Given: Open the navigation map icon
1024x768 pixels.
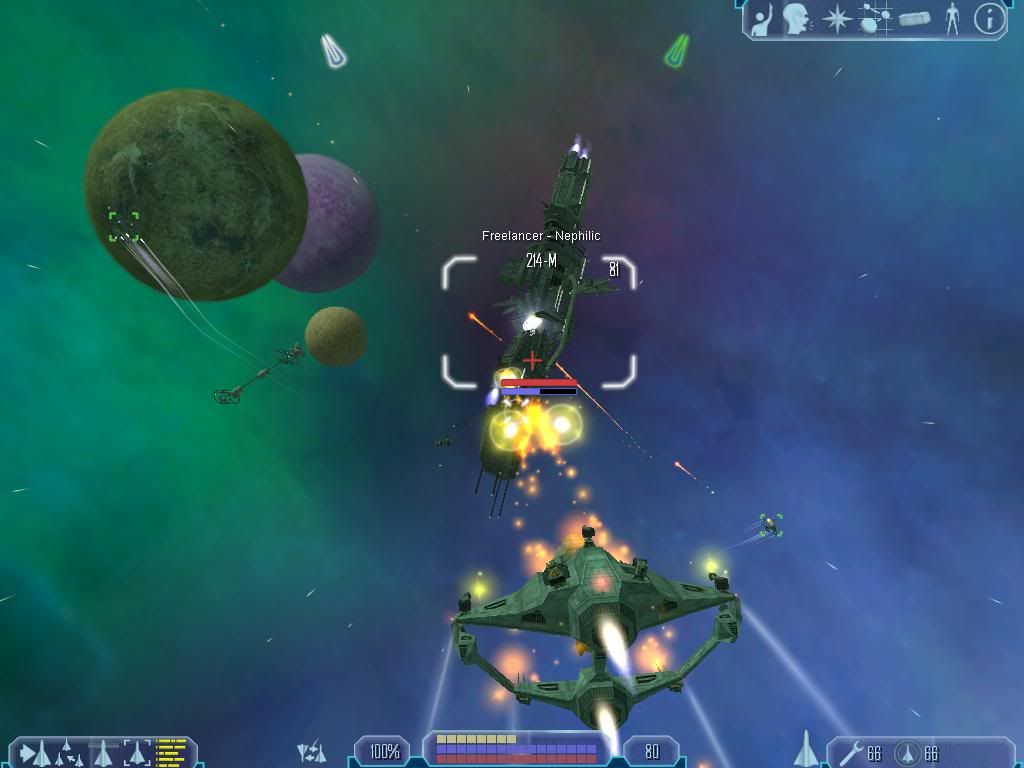Looking at the screenshot, I should click(x=876, y=18).
